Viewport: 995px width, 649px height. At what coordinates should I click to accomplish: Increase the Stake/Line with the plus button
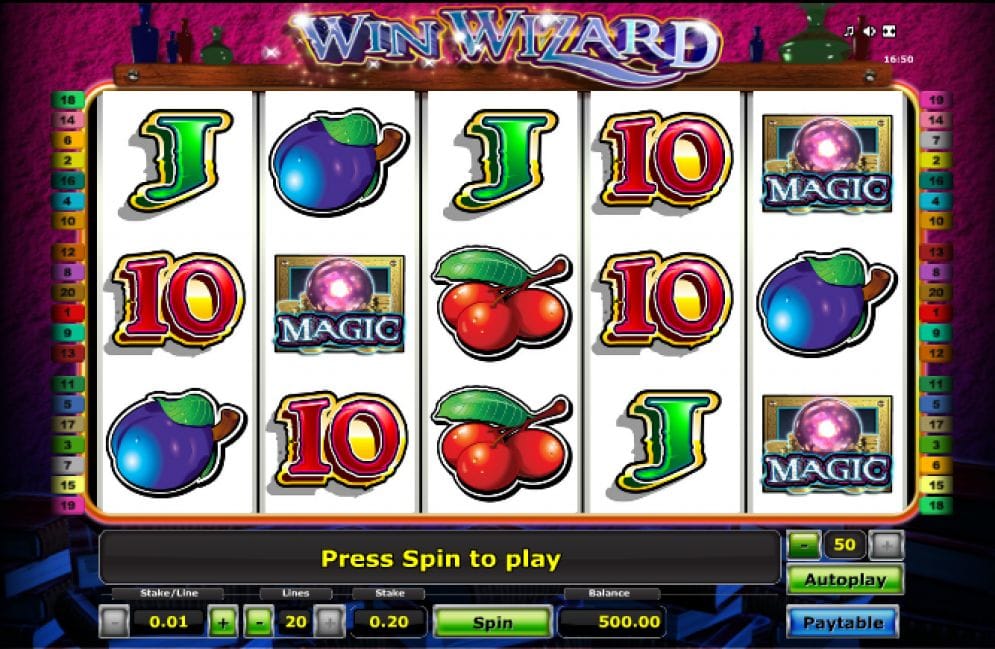222,622
